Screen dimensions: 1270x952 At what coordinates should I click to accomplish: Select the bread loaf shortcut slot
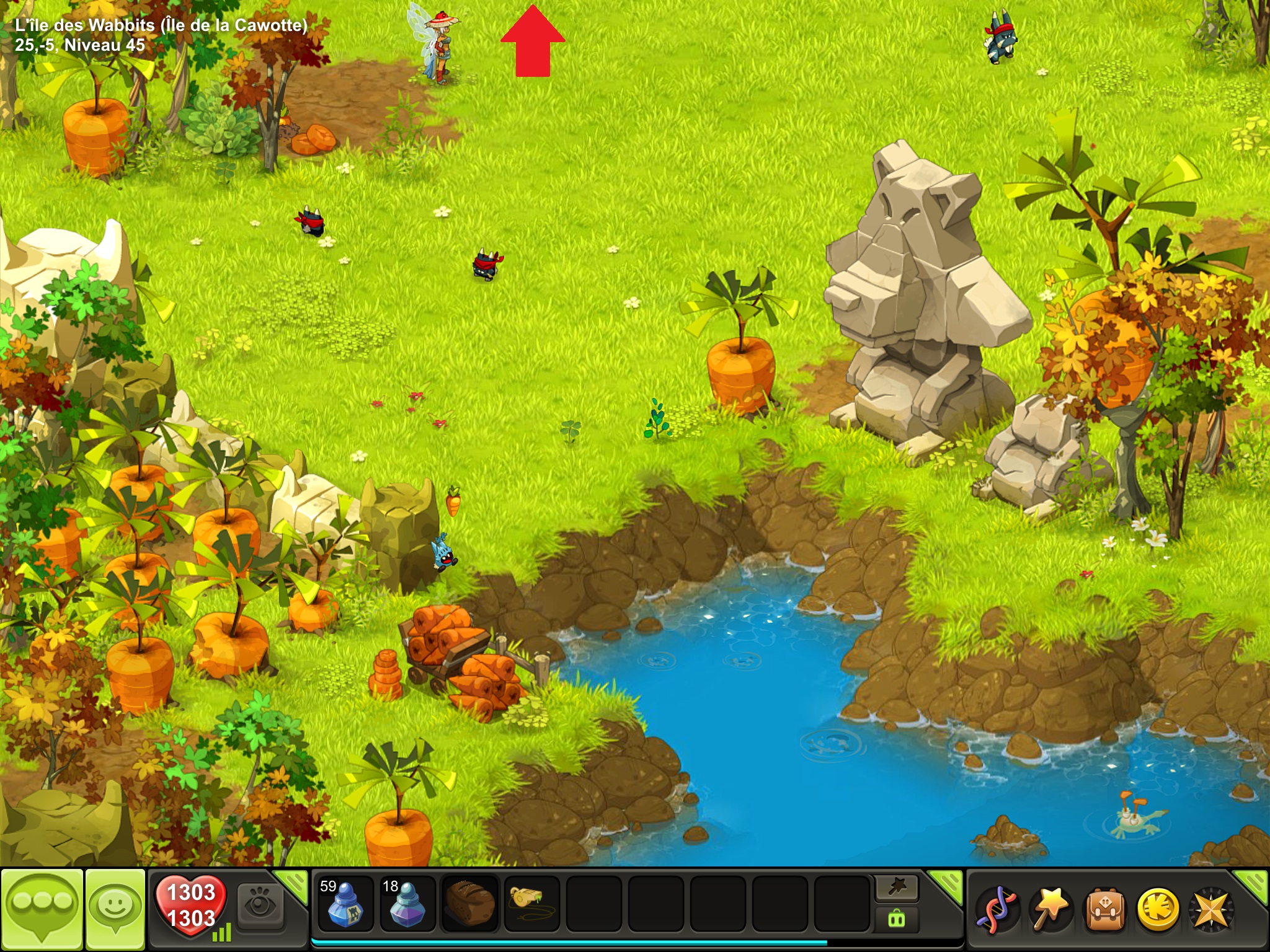469,904
